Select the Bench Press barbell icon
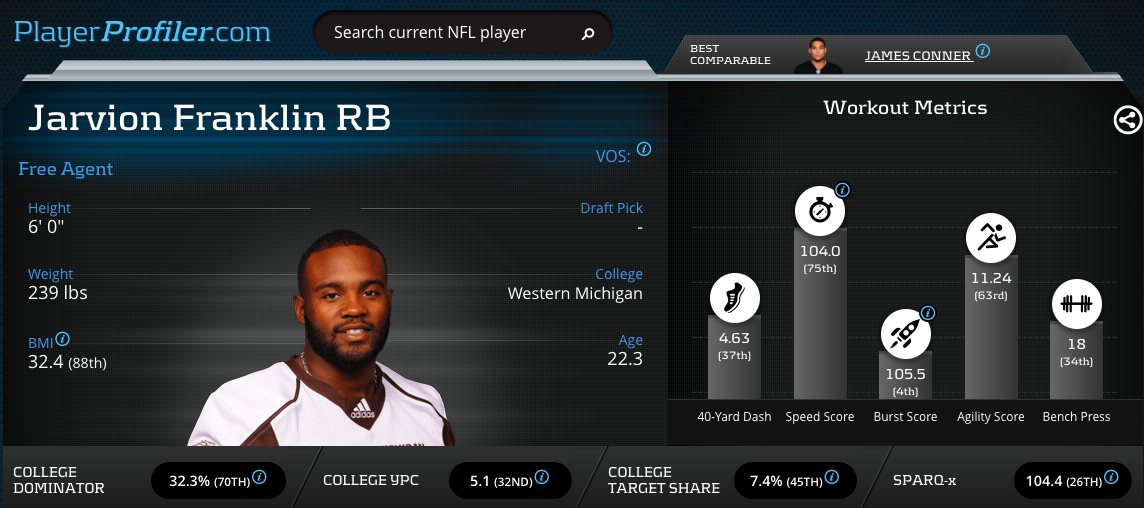Image resolution: width=1144 pixels, height=508 pixels. (x=1076, y=303)
